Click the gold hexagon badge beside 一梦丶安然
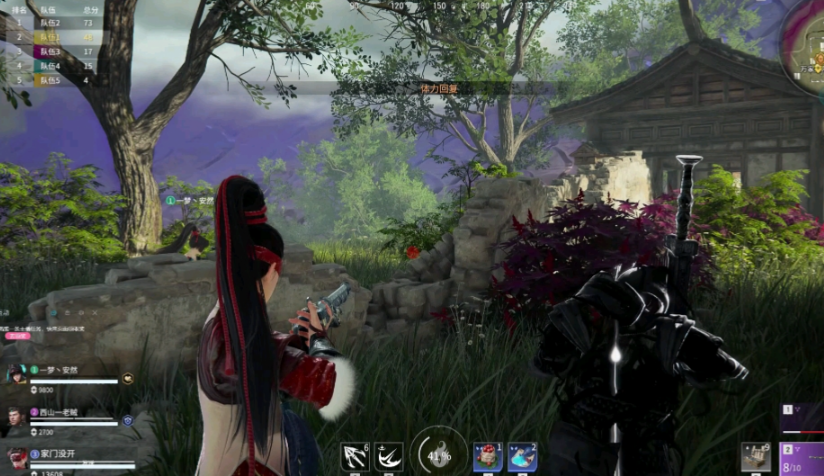Viewport: 824px width, 476px height. [128, 379]
